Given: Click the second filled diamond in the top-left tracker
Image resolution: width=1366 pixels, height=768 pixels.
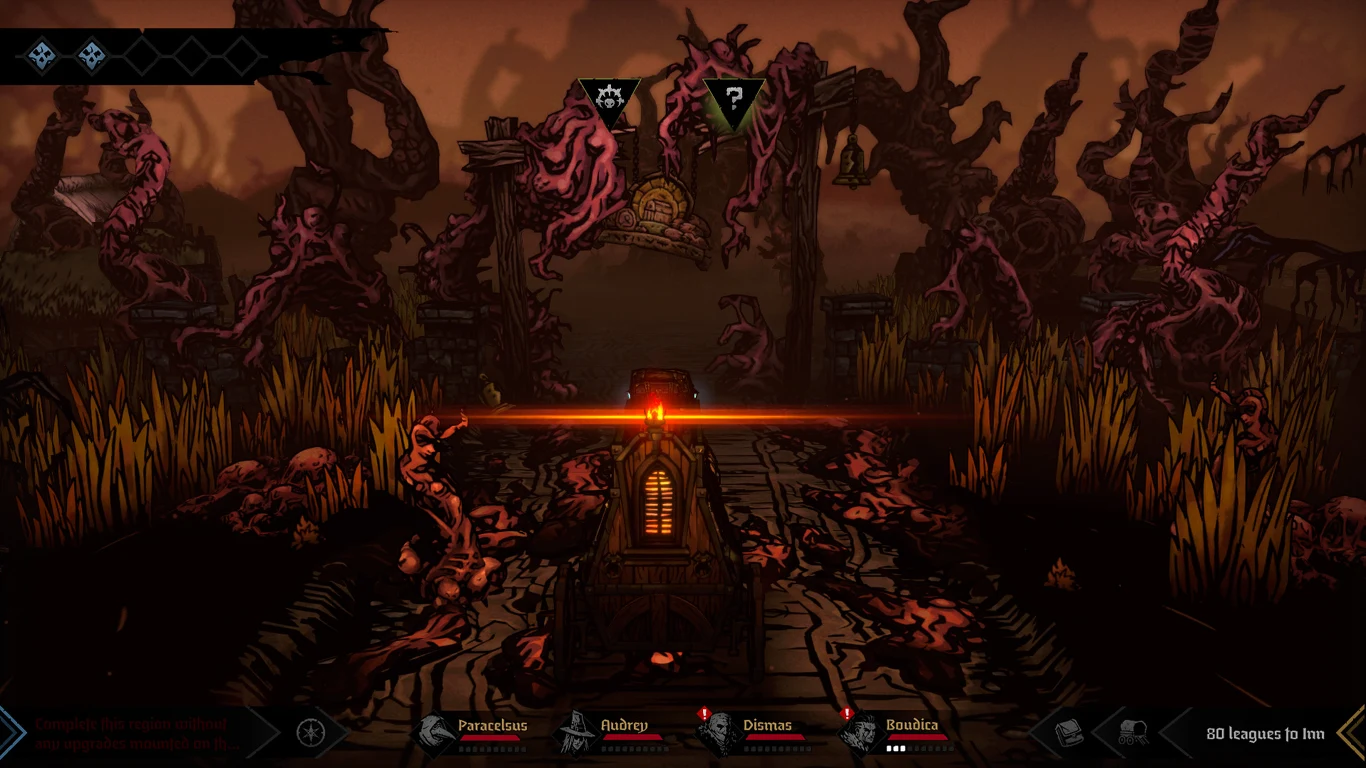Looking at the screenshot, I should click(92, 56).
